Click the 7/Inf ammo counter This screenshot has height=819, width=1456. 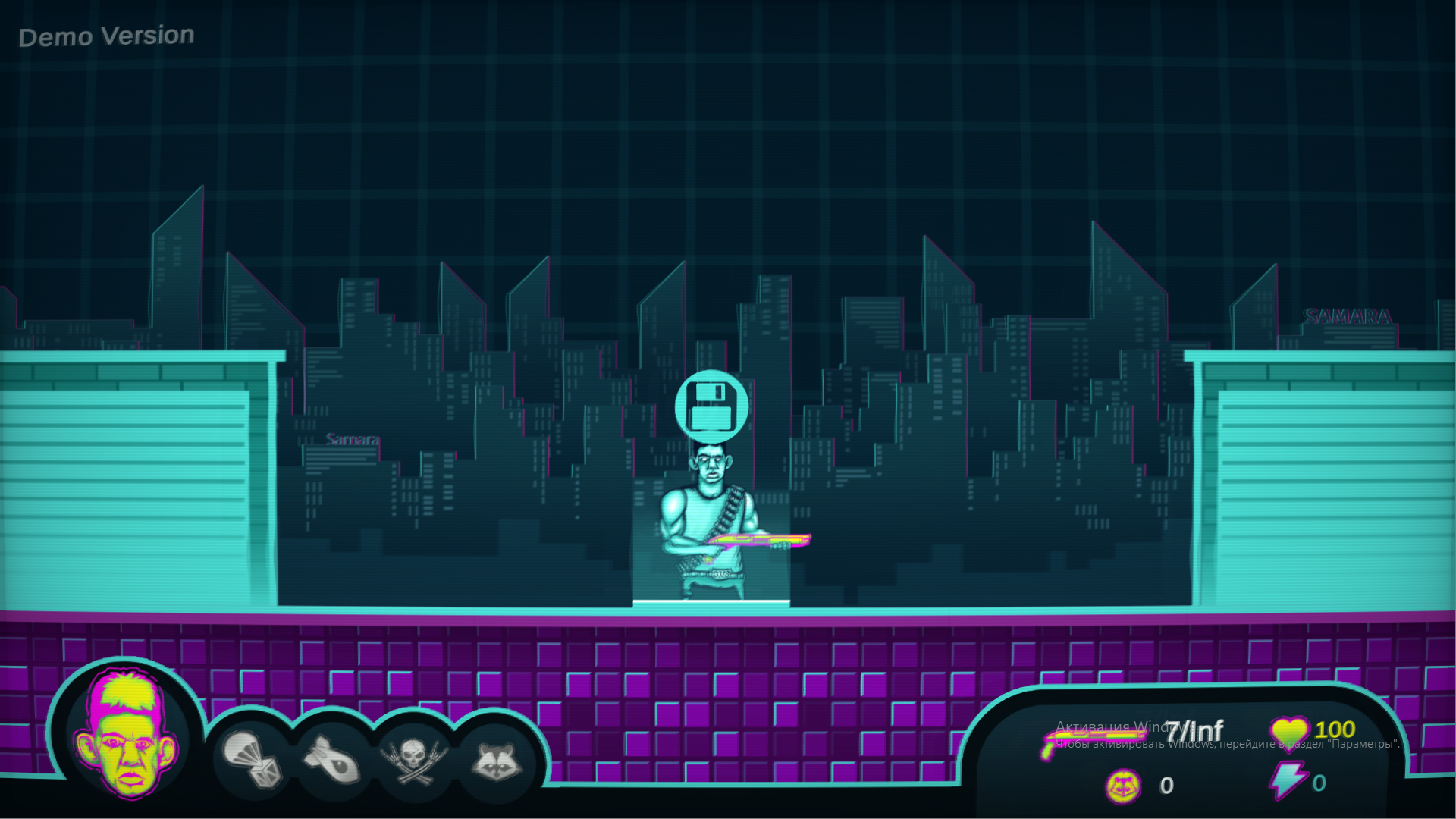(x=1196, y=732)
